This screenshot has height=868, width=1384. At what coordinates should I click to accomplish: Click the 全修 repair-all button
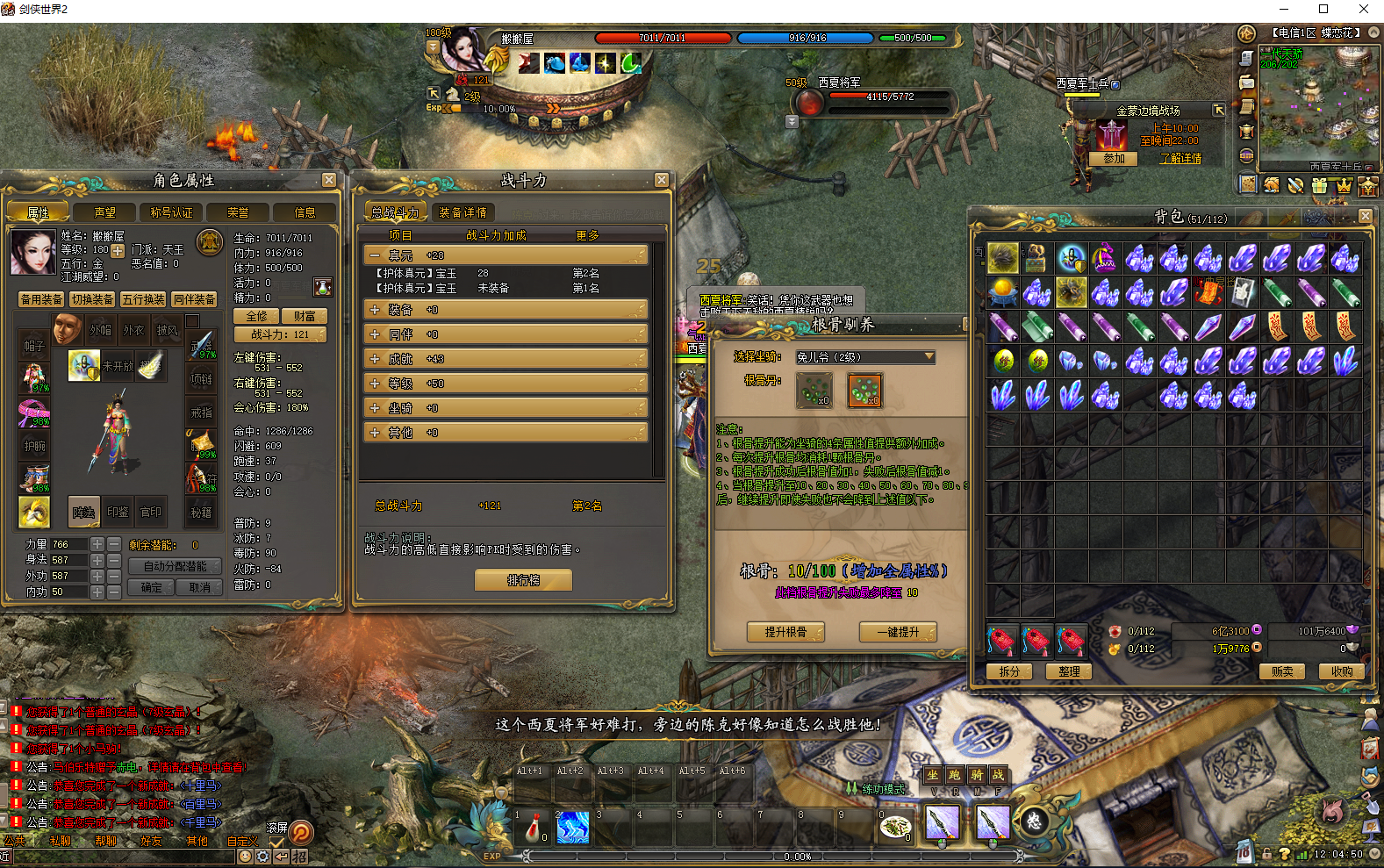(x=256, y=316)
